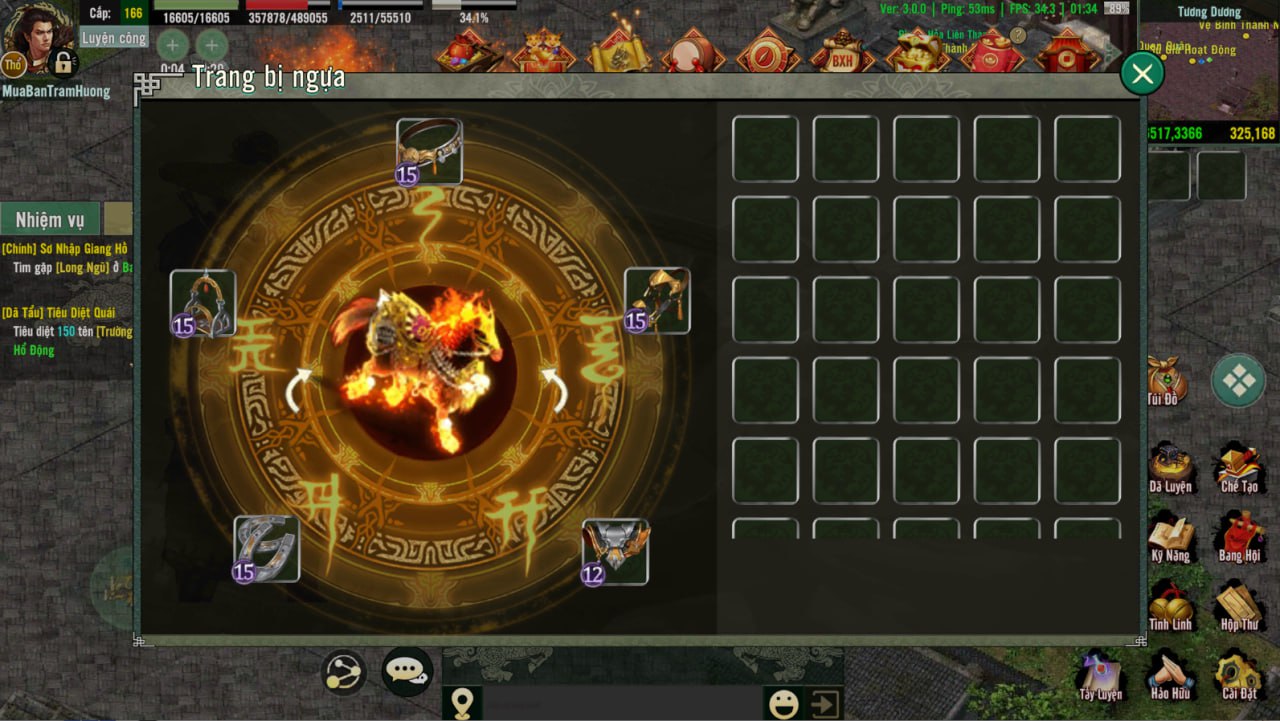1280x721 pixels.
Task: Select the stirrup equipment slot
Action: [x=203, y=303]
